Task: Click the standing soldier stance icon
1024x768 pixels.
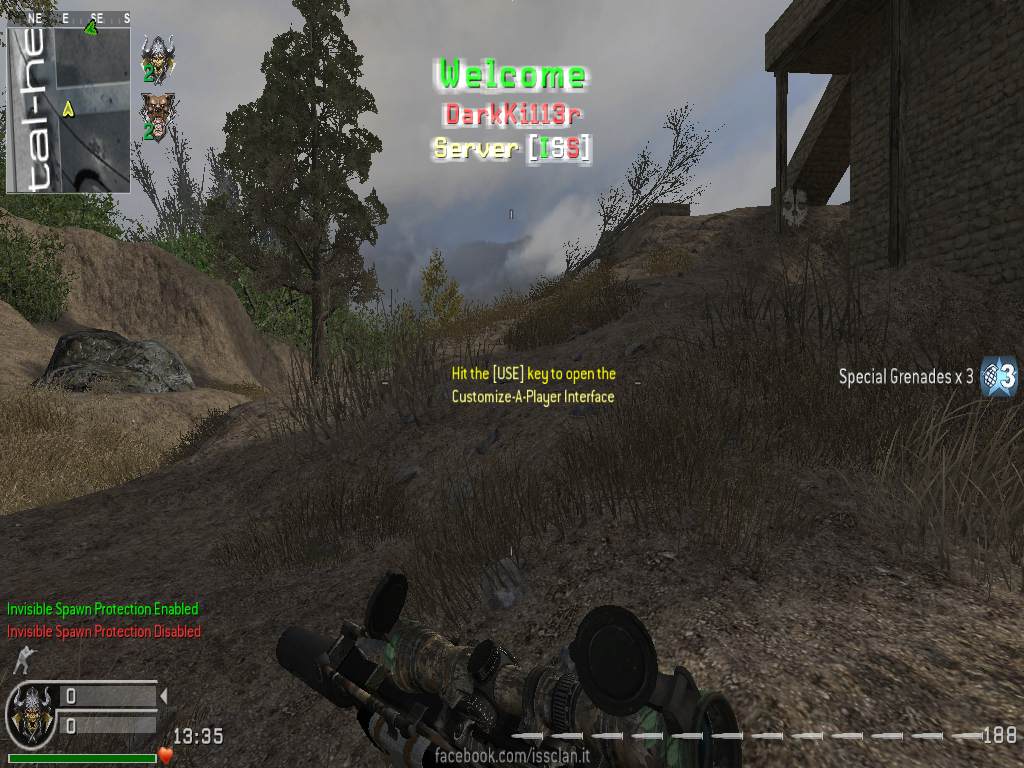Action: point(21,659)
